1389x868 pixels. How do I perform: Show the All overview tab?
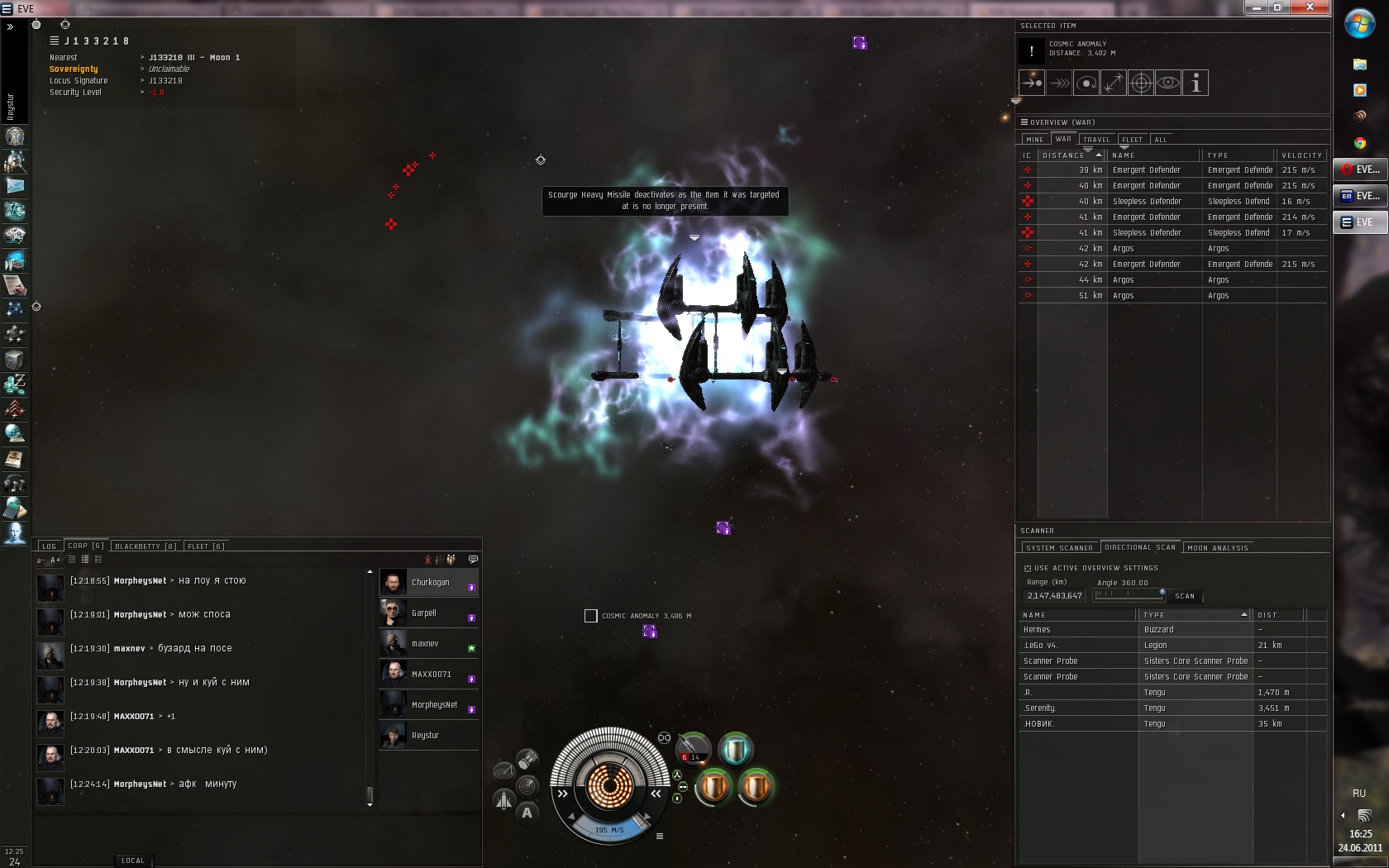1161,140
